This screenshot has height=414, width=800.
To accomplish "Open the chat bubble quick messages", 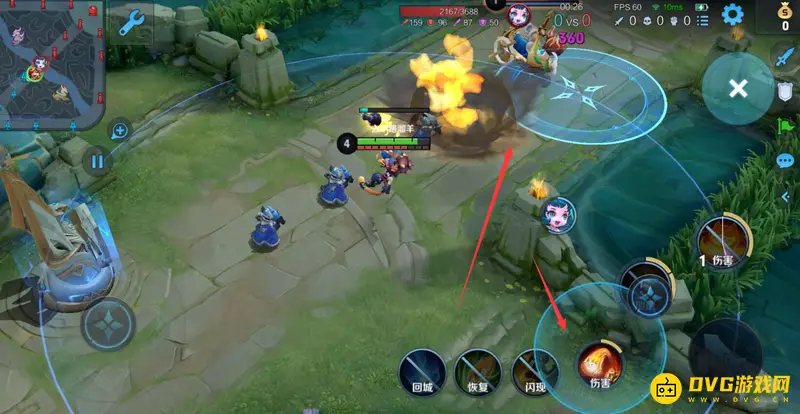I will click(x=785, y=160).
